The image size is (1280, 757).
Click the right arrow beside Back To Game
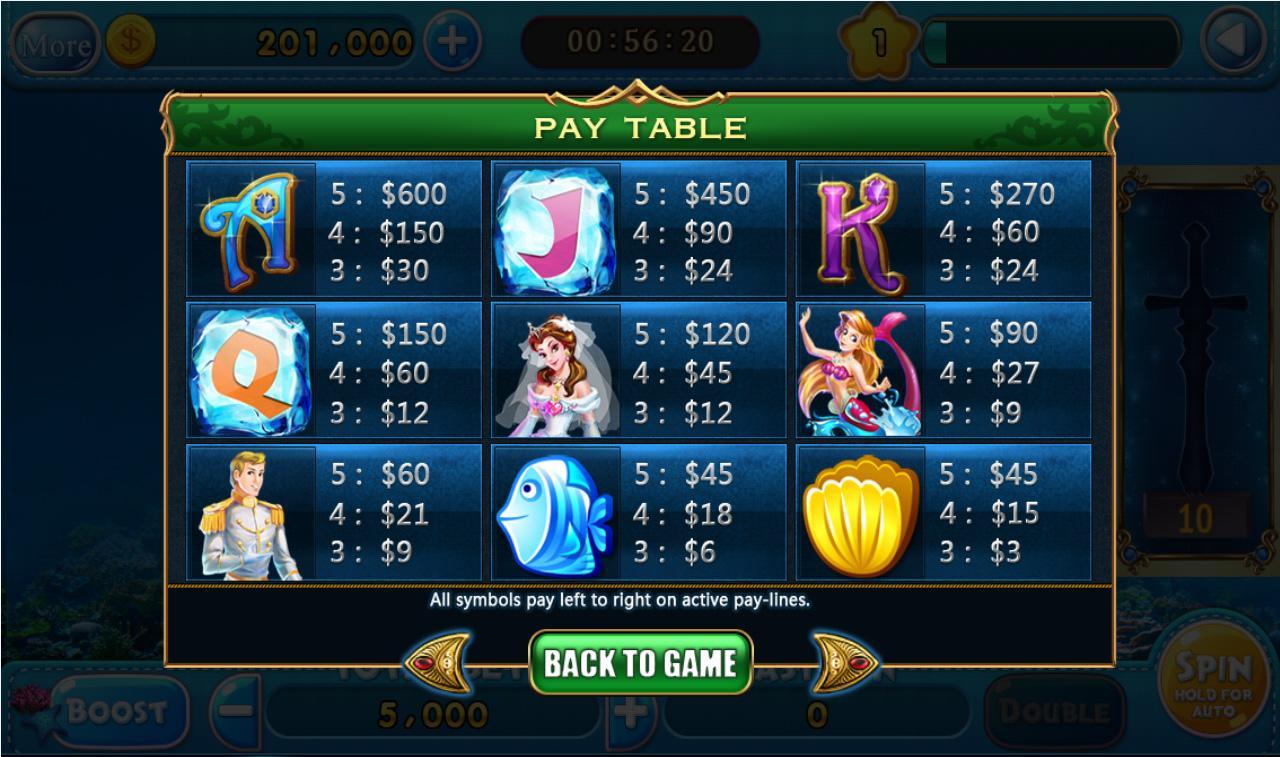[843, 663]
